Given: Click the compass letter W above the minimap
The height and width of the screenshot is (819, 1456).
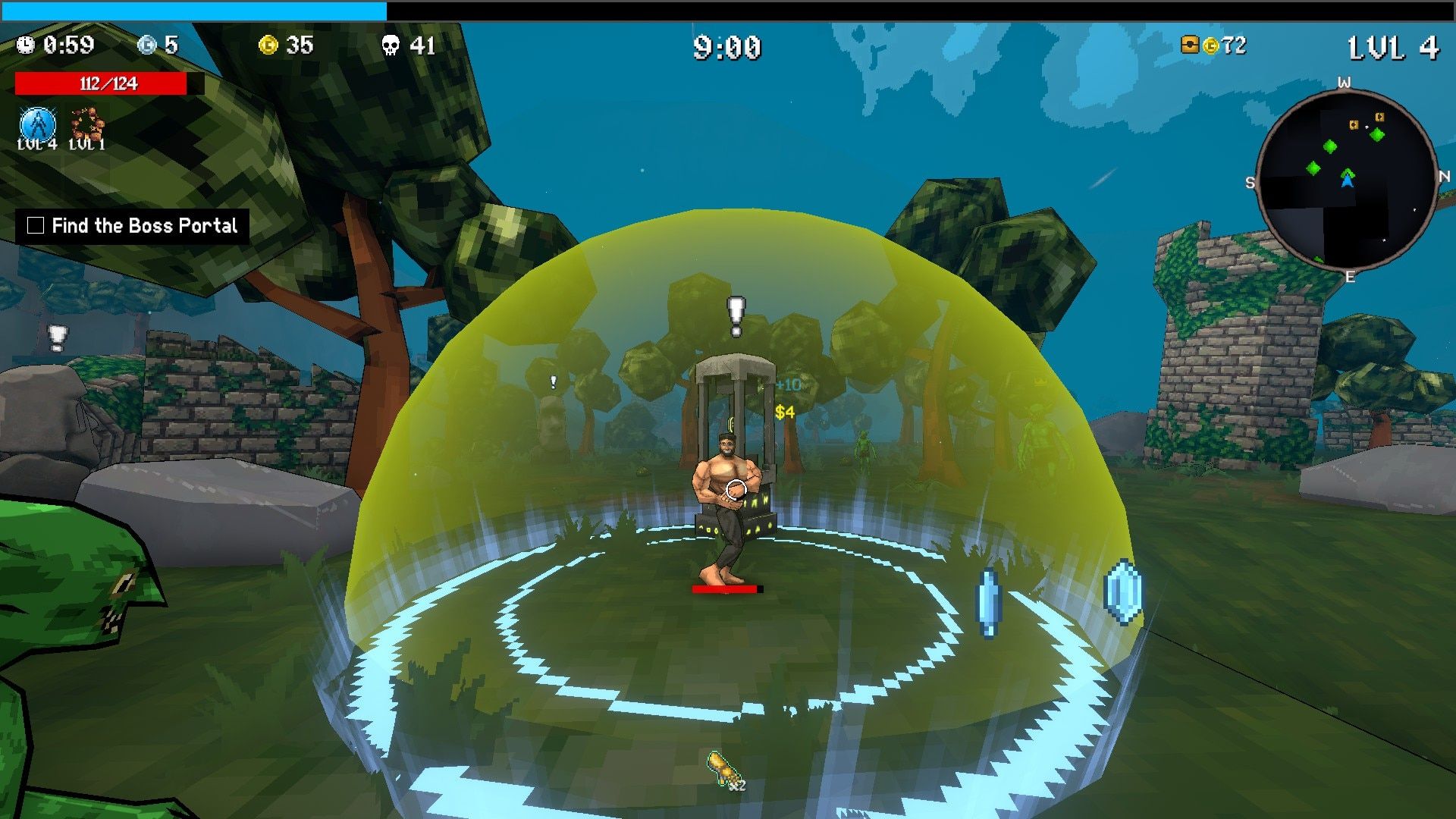Looking at the screenshot, I should click(1345, 81).
